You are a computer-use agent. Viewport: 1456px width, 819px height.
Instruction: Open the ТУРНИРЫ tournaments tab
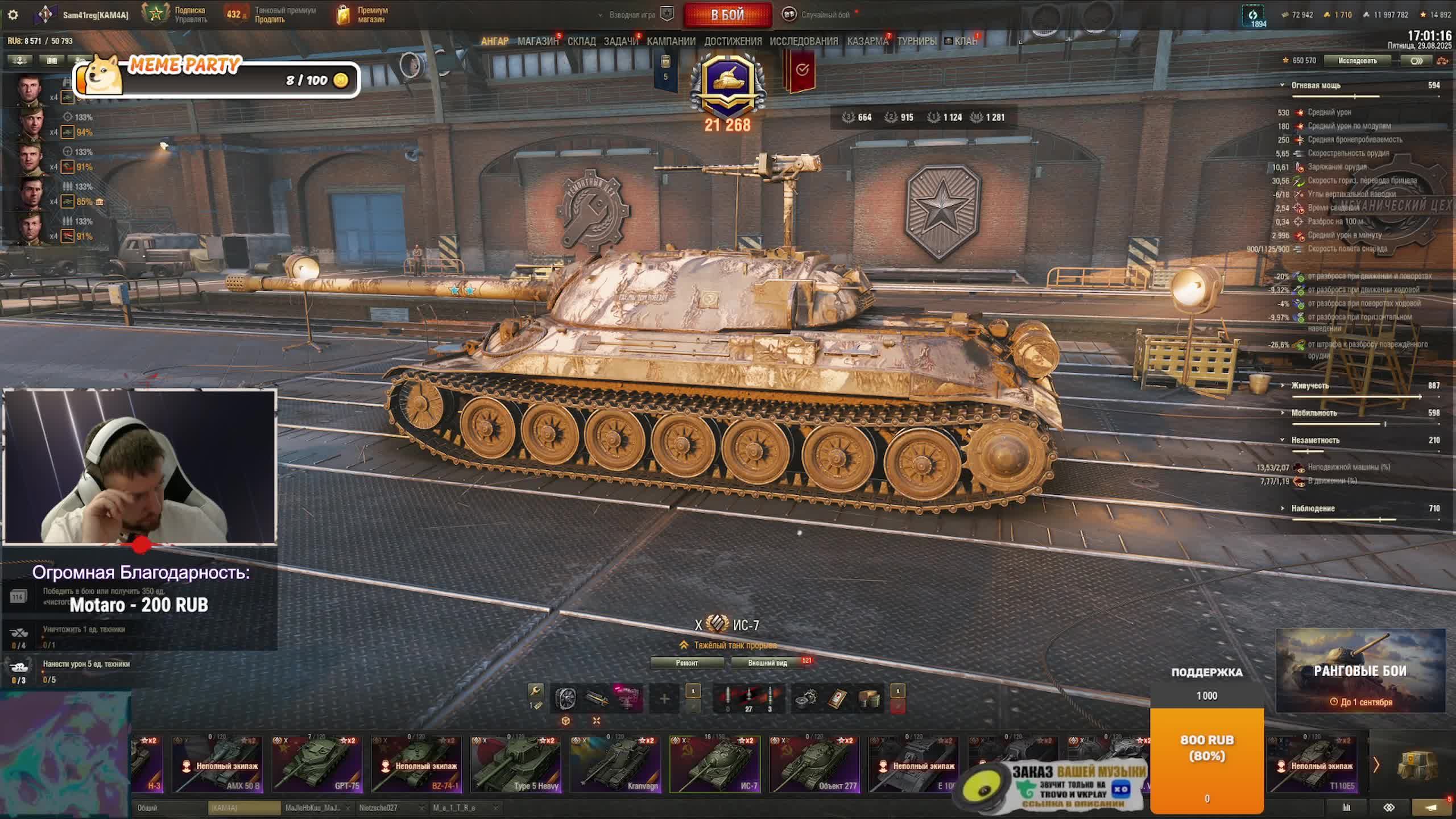[x=917, y=42]
